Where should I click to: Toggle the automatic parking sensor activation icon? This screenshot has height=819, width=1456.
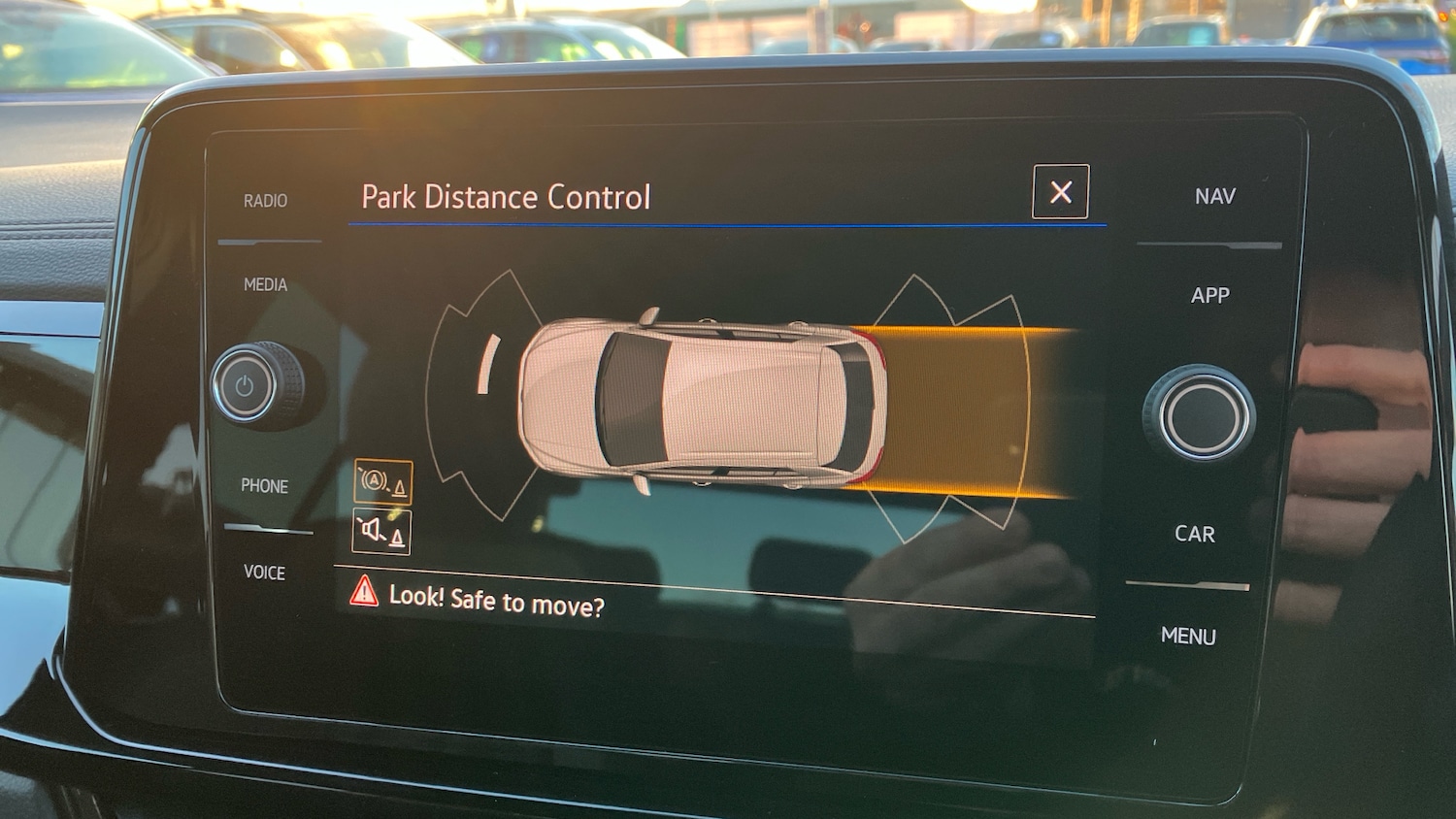coord(382,481)
